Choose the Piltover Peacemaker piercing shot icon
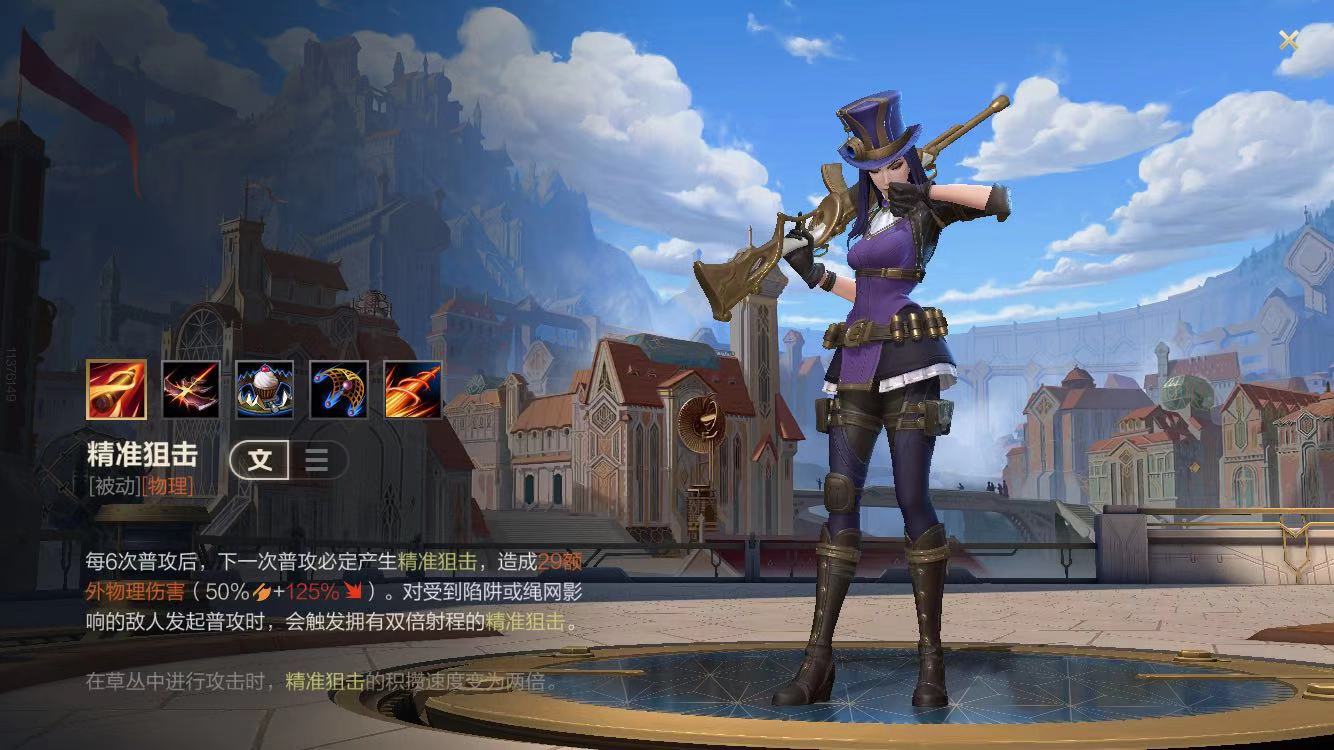The width and height of the screenshot is (1334, 750). pos(191,389)
